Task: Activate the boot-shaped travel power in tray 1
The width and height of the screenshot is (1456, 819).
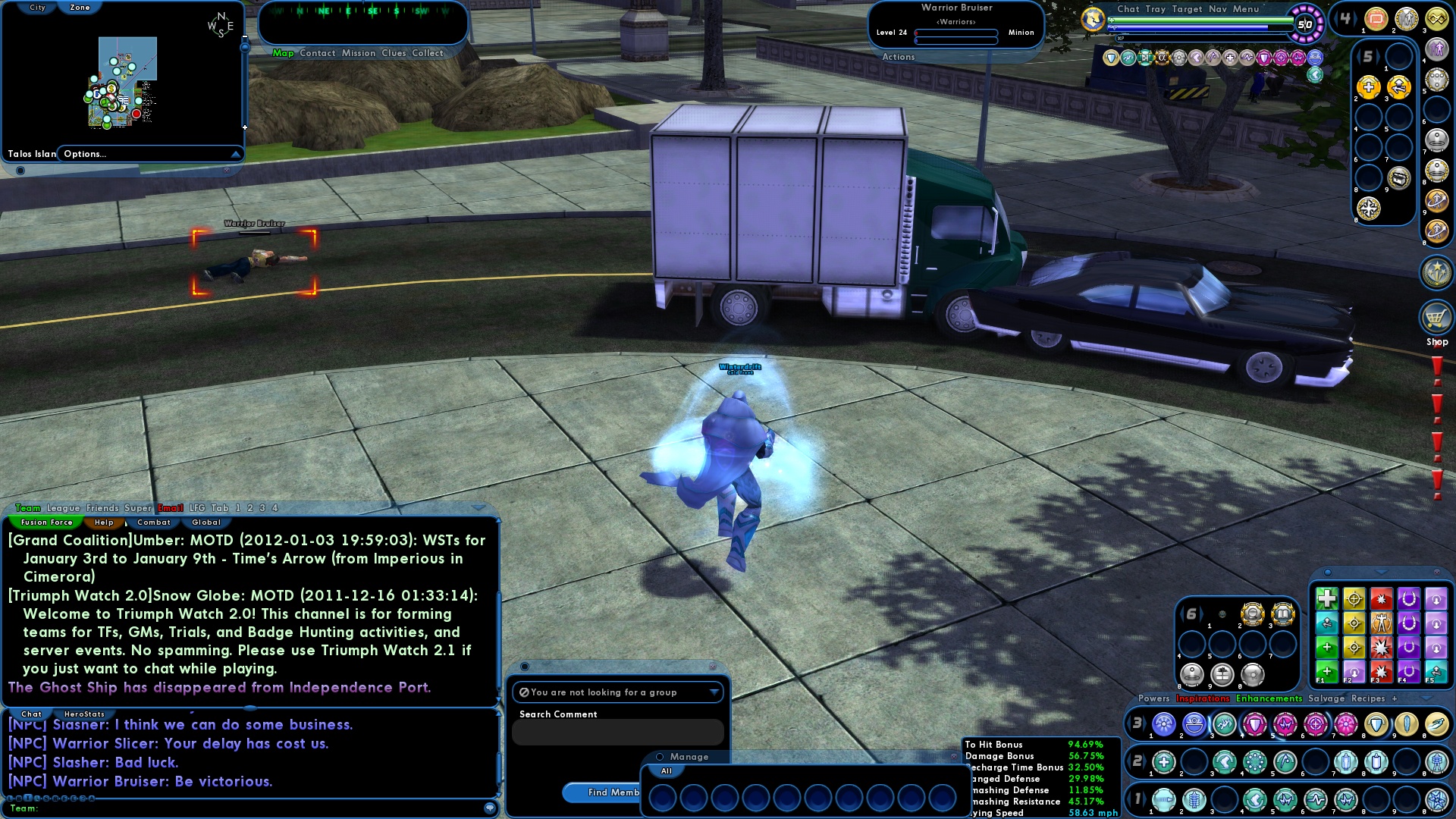Action: pos(1255,800)
